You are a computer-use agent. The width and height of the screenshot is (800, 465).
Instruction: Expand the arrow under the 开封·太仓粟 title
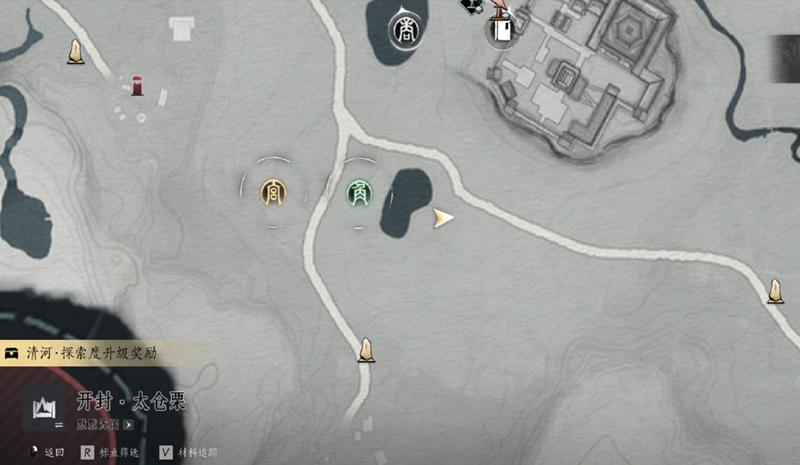(x=128, y=424)
